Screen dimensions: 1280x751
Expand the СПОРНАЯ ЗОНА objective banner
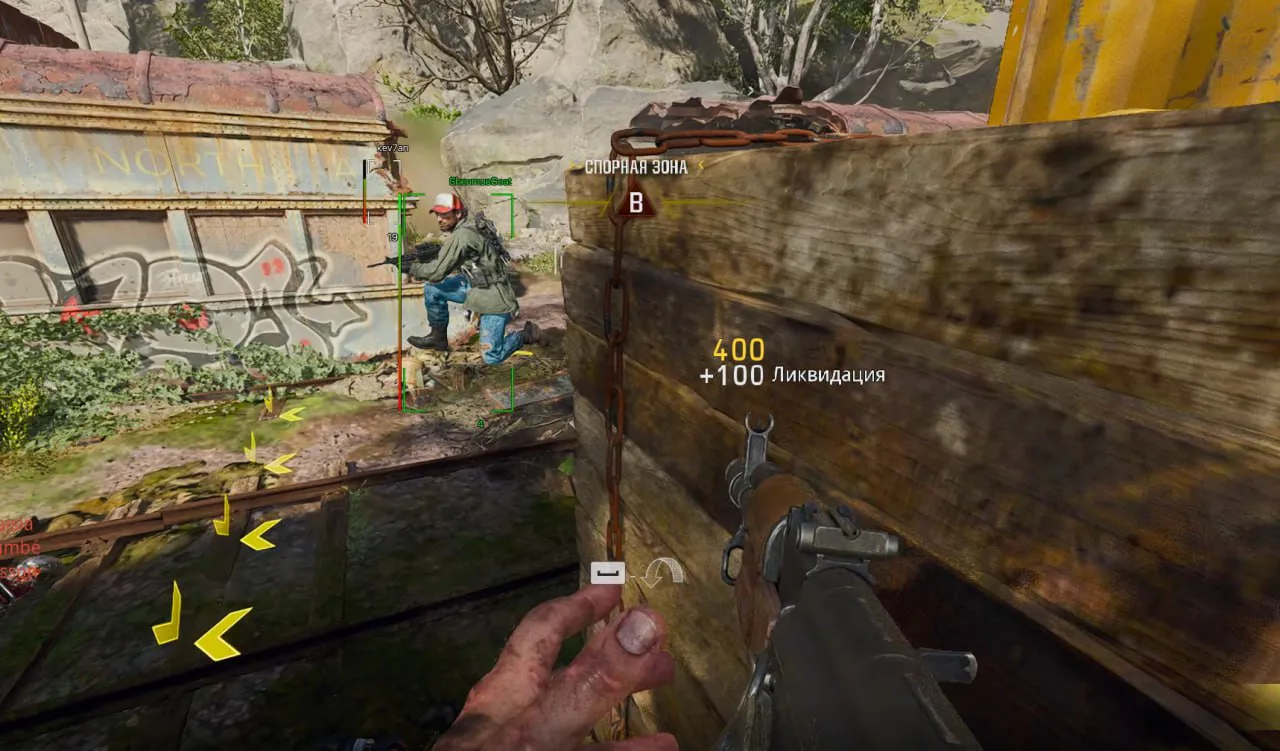tap(637, 167)
